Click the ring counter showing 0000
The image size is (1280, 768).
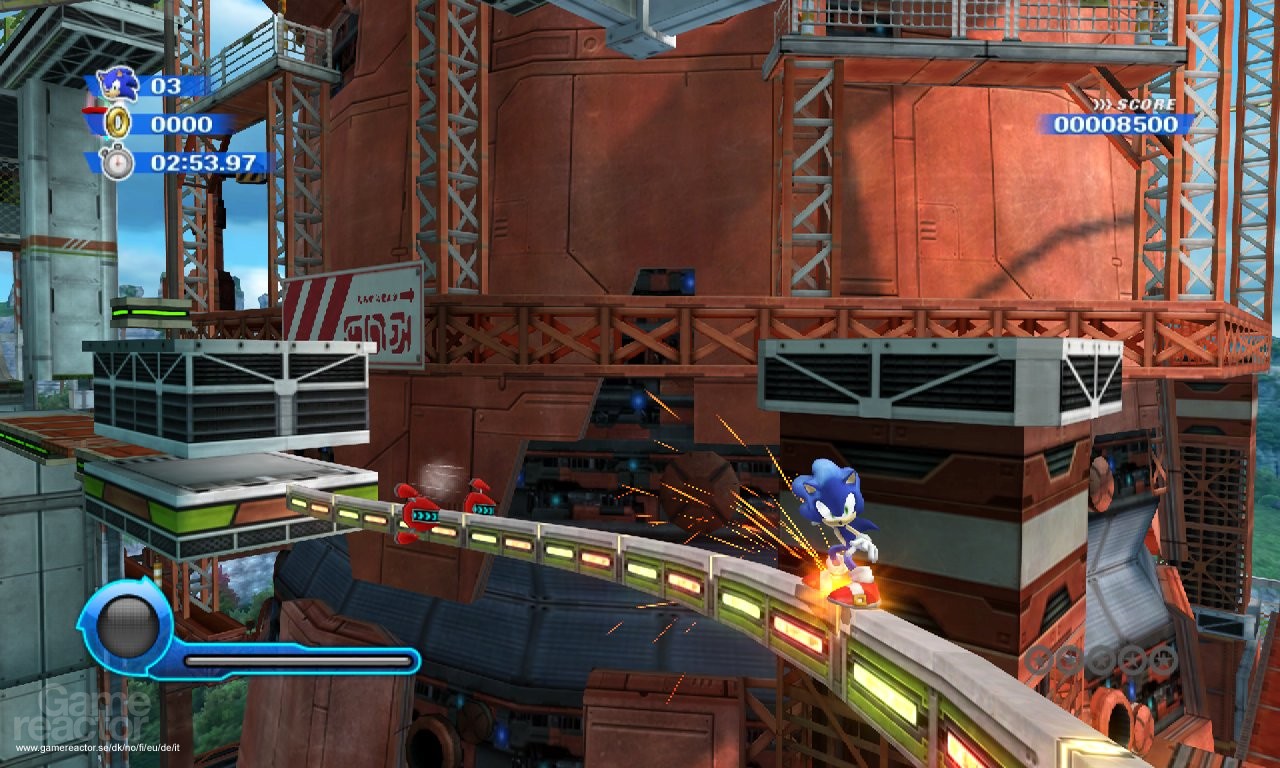(184, 122)
